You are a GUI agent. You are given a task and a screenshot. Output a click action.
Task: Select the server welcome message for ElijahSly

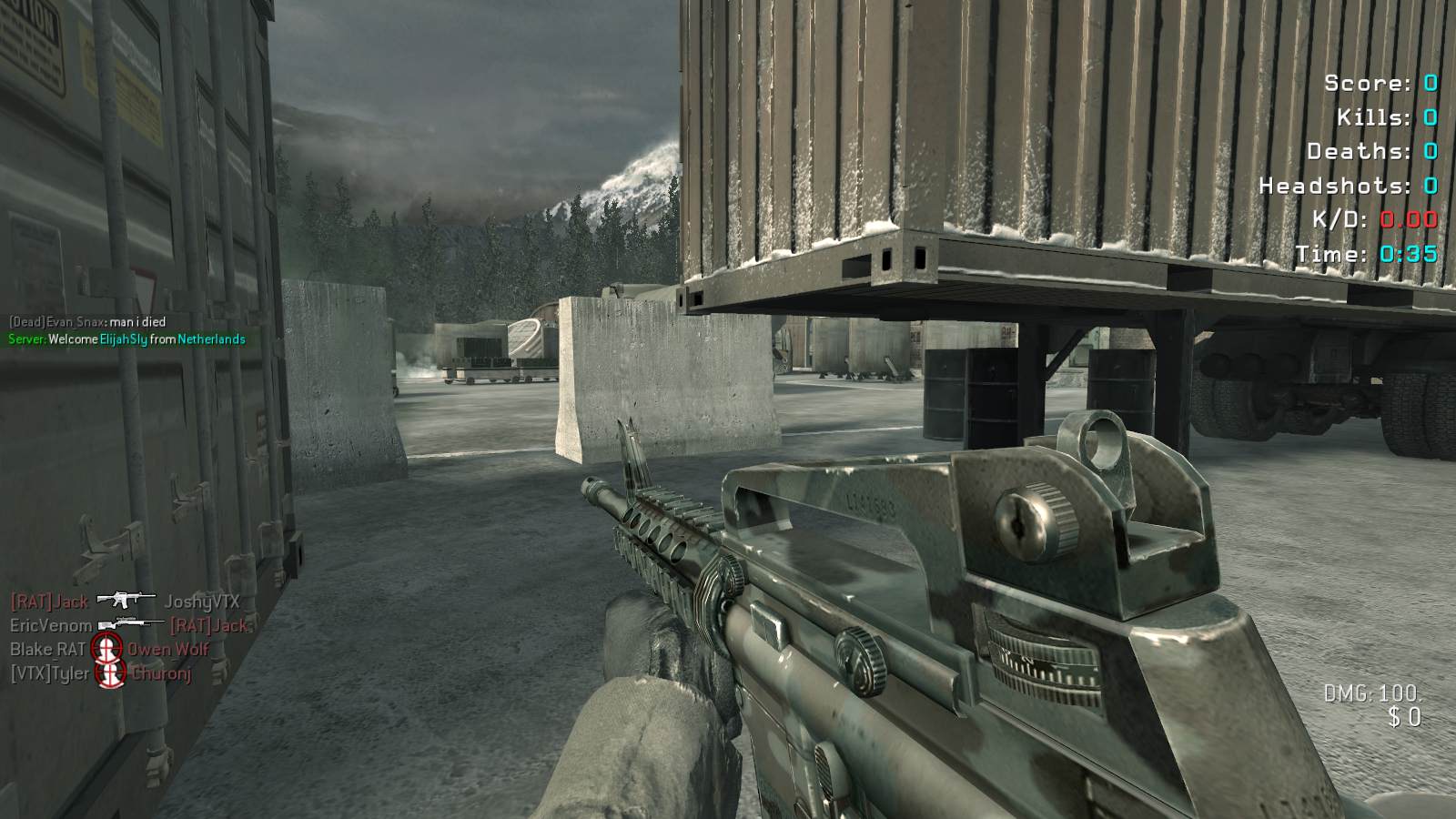126,339
